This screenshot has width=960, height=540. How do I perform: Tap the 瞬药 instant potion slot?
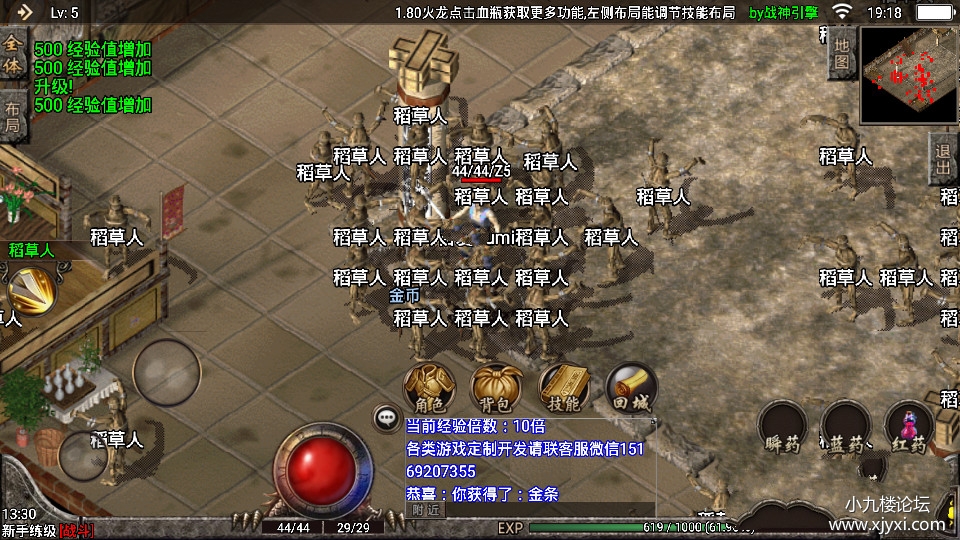coord(783,427)
